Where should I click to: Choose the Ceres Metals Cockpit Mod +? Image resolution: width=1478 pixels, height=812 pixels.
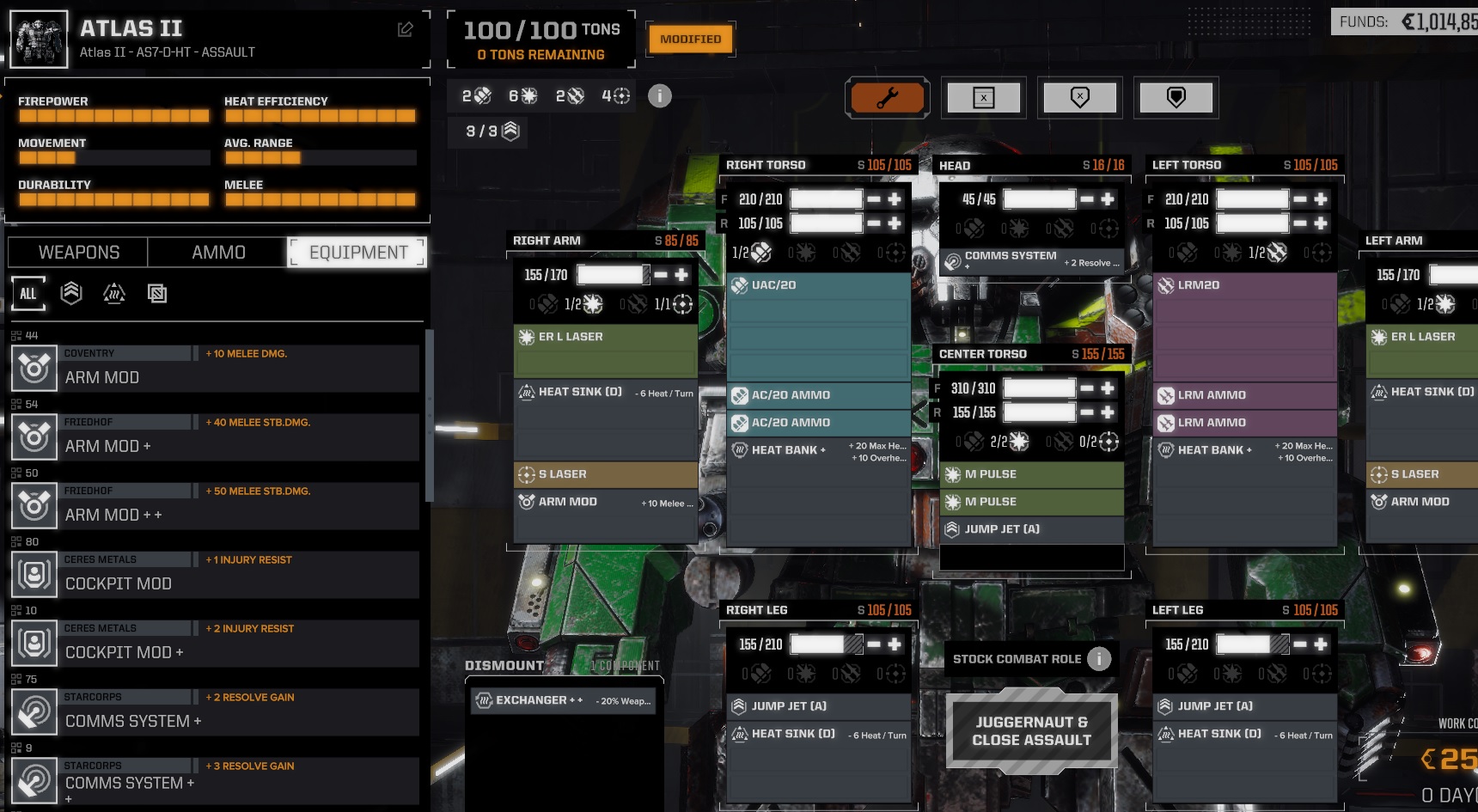[x=215, y=644]
